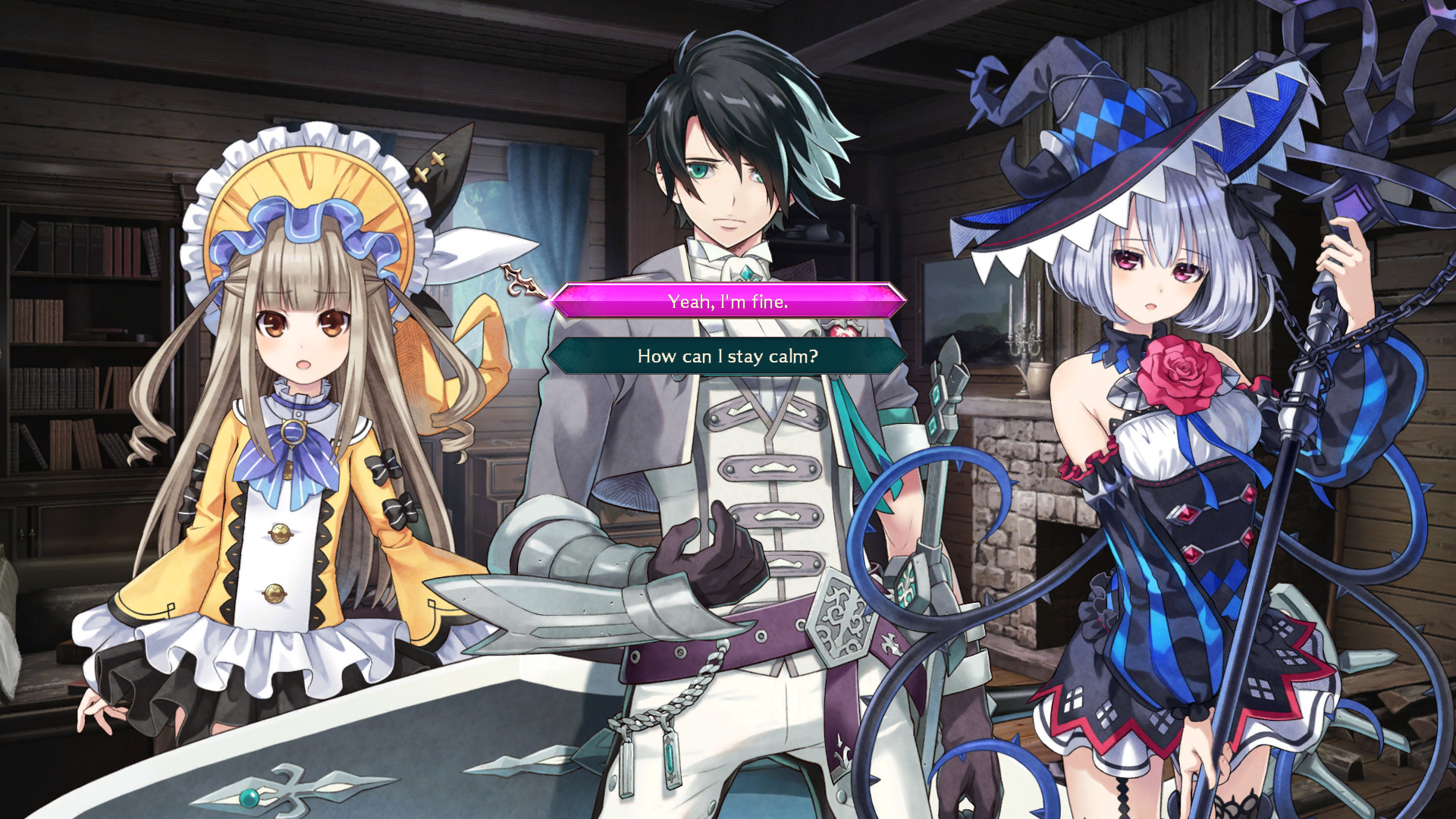Select the "Yeah, I'm fine." dialogue choice
This screenshot has width=1456, height=819.
pos(726,301)
